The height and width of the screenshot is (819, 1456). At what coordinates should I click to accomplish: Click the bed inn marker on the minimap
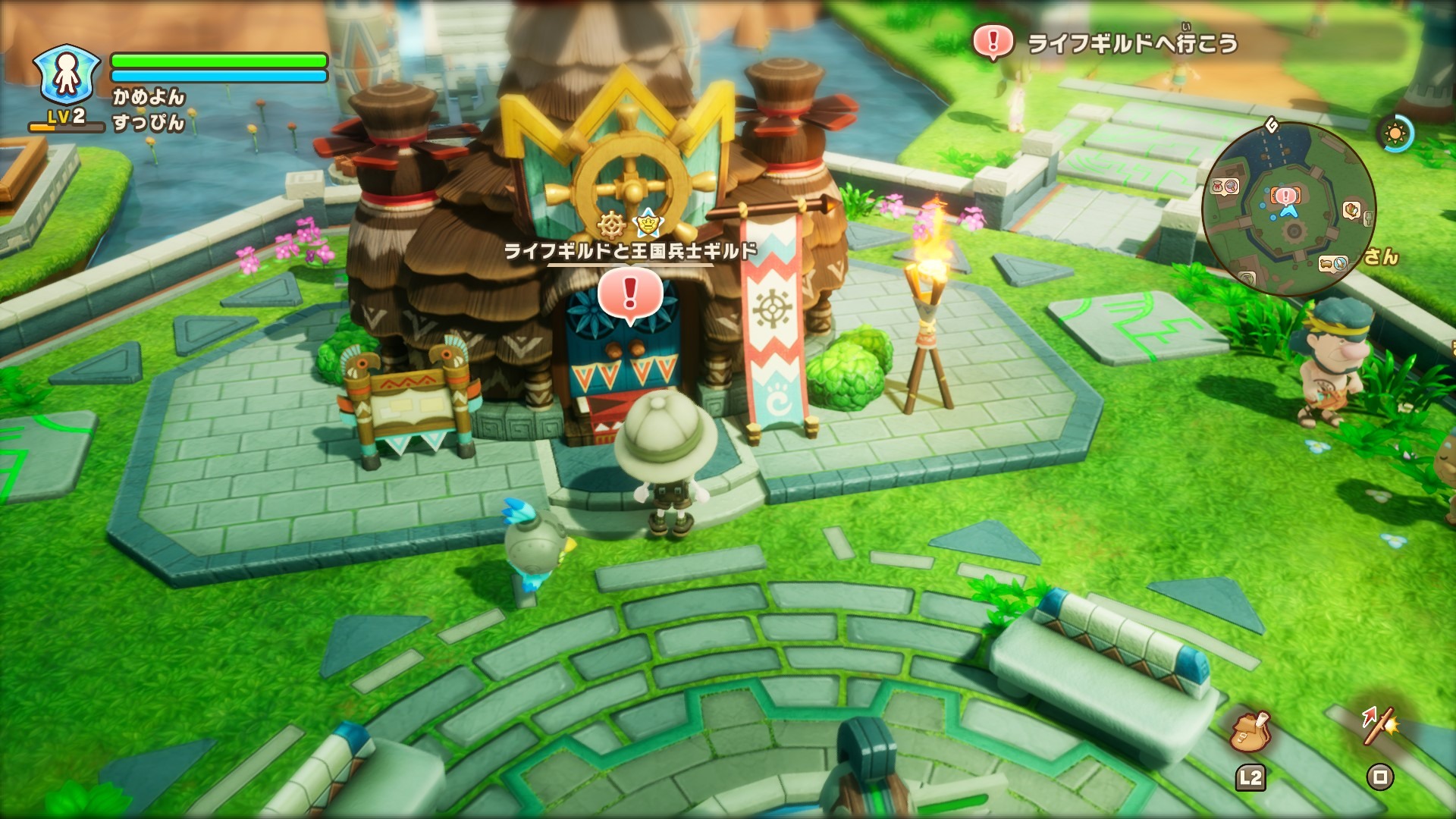click(x=1327, y=263)
